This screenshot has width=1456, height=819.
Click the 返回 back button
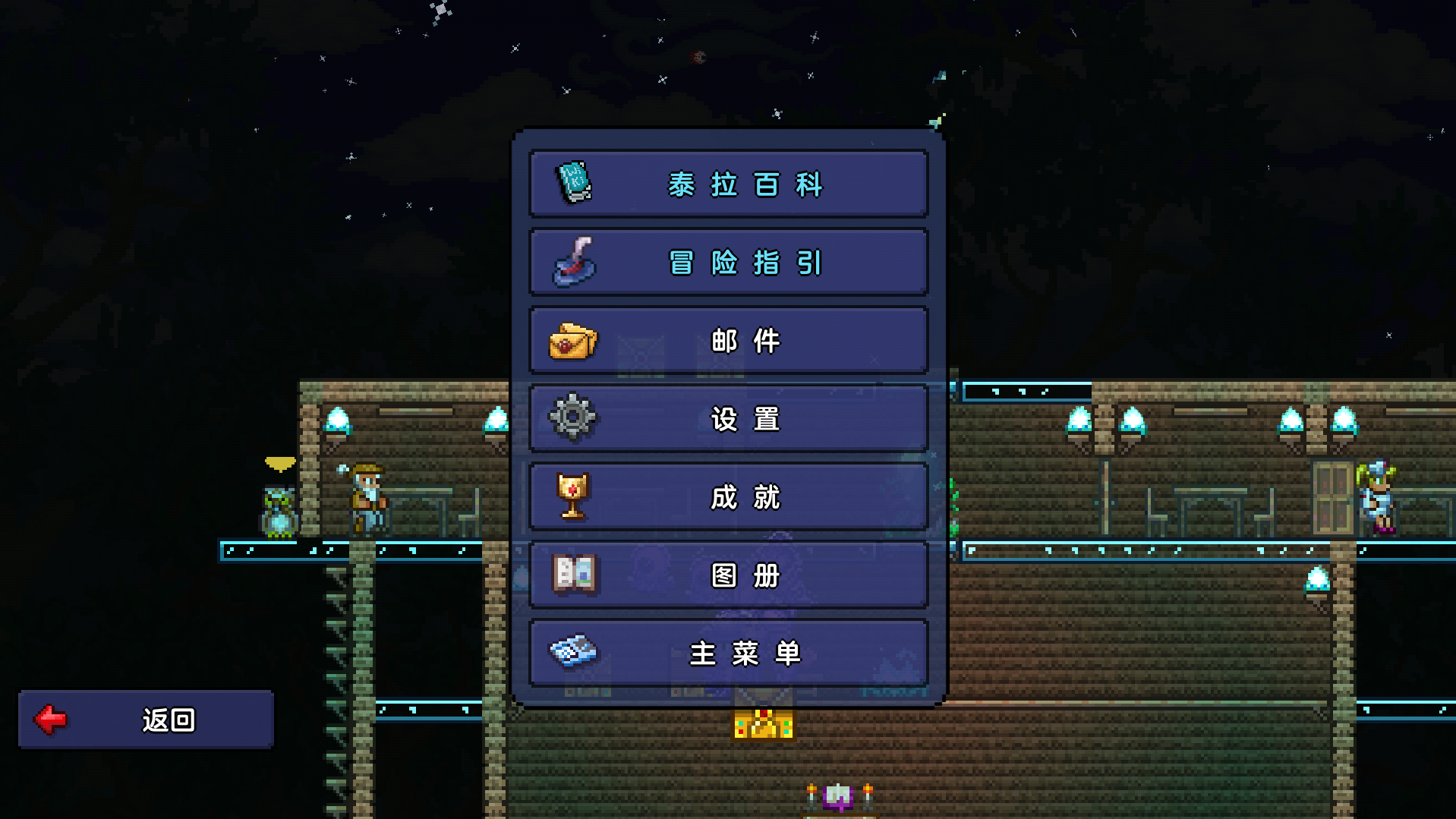146,720
